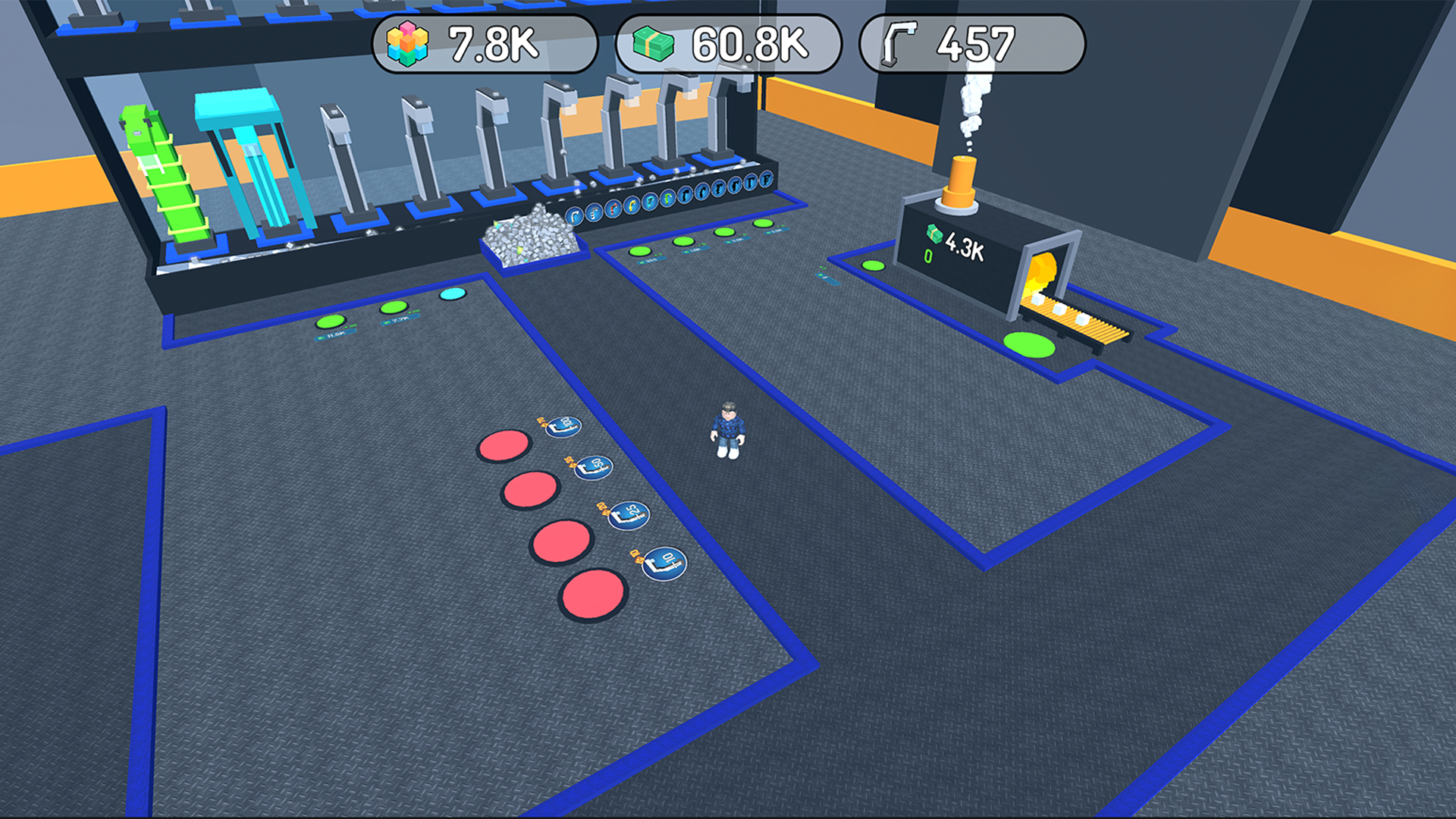The image size is (1456, 819).
Task: Click the cash icon on the furnace's 4.3K display
Action: (933, 232)
